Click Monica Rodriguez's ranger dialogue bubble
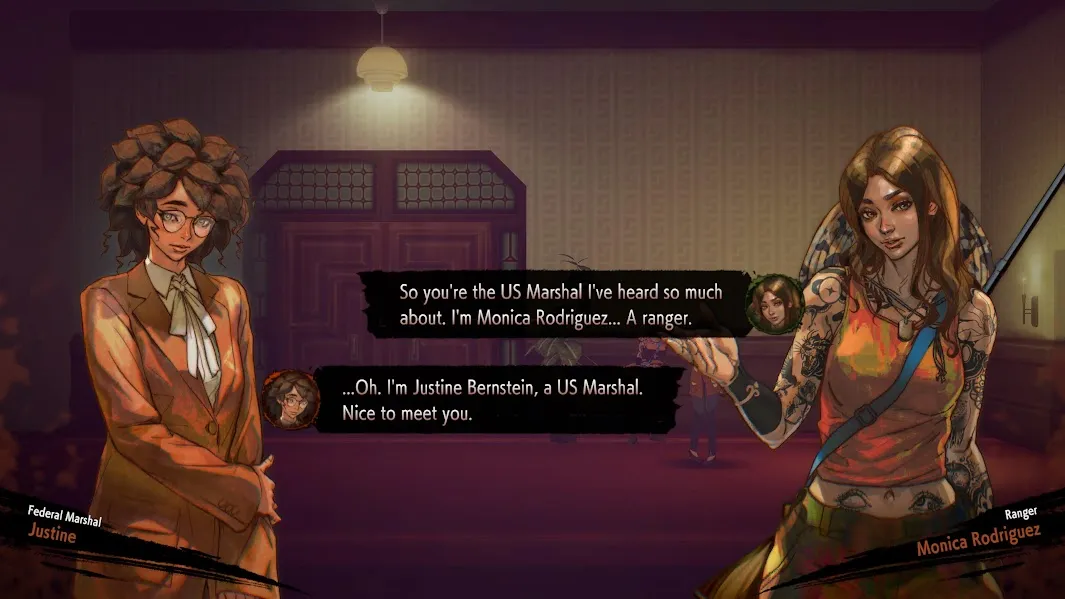Image resolution: width=1065 pixels, height=599 pixels. 559,304
